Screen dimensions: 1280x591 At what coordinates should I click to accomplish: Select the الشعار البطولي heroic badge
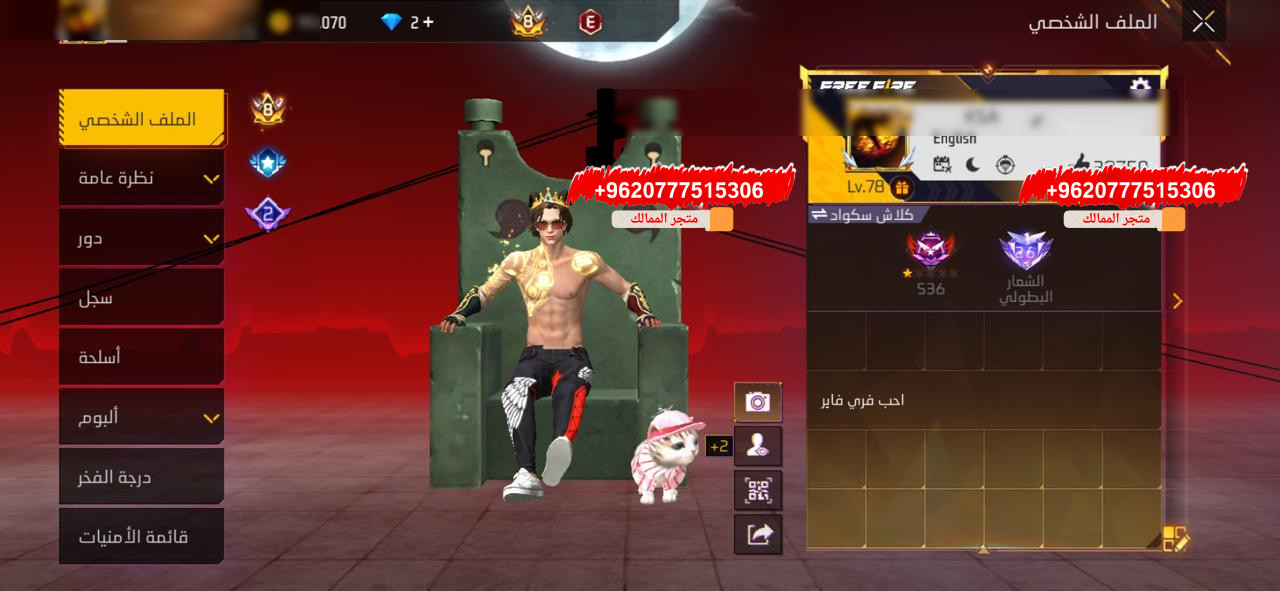[x=1026, y=265]
